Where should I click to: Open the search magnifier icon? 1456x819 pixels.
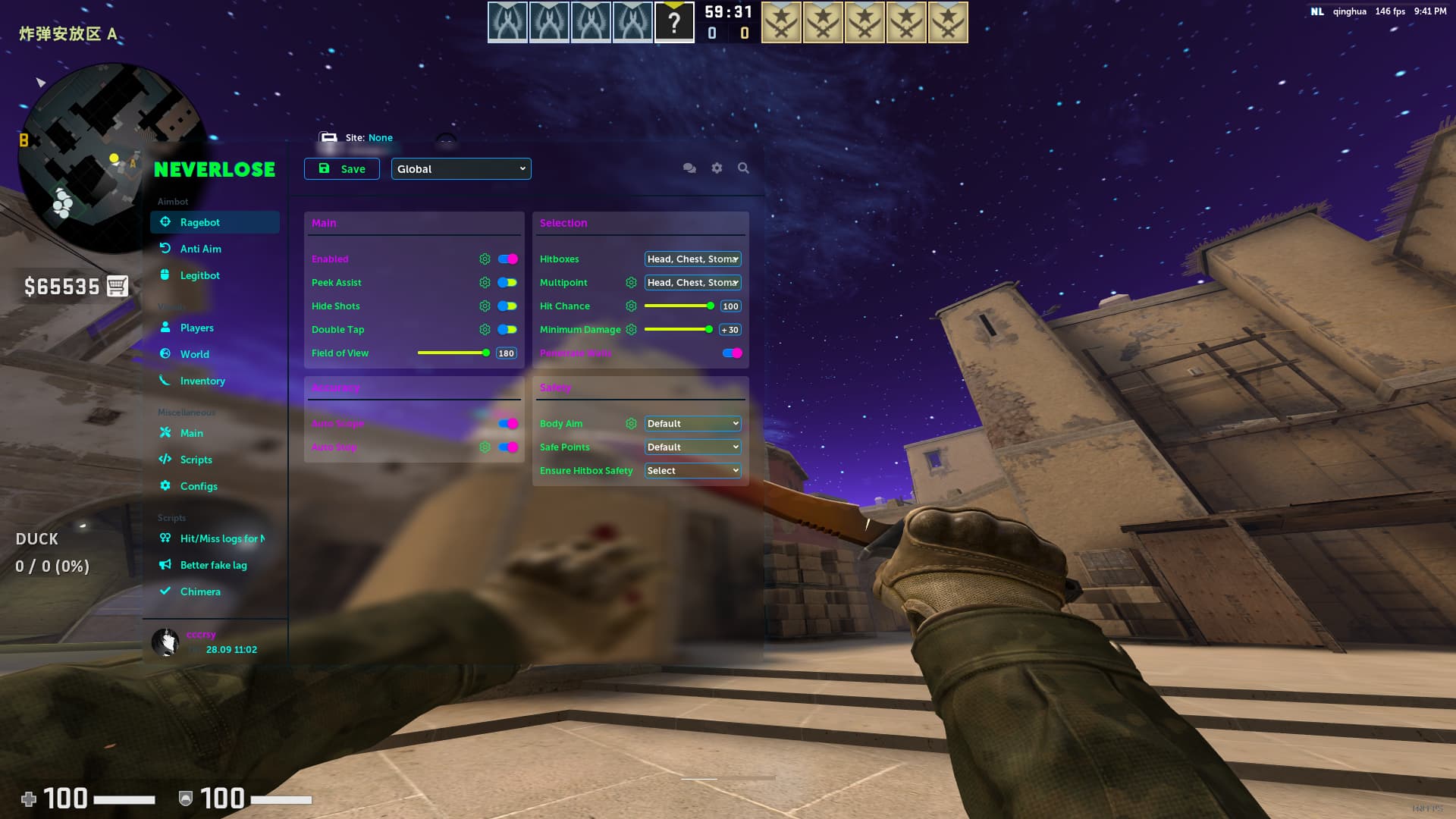(743, 168)
